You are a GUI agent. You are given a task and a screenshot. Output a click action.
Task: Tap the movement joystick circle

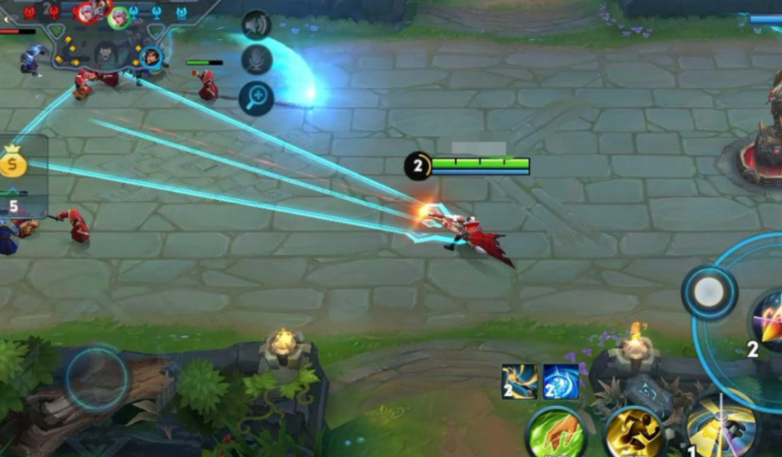tap(97, 378)
